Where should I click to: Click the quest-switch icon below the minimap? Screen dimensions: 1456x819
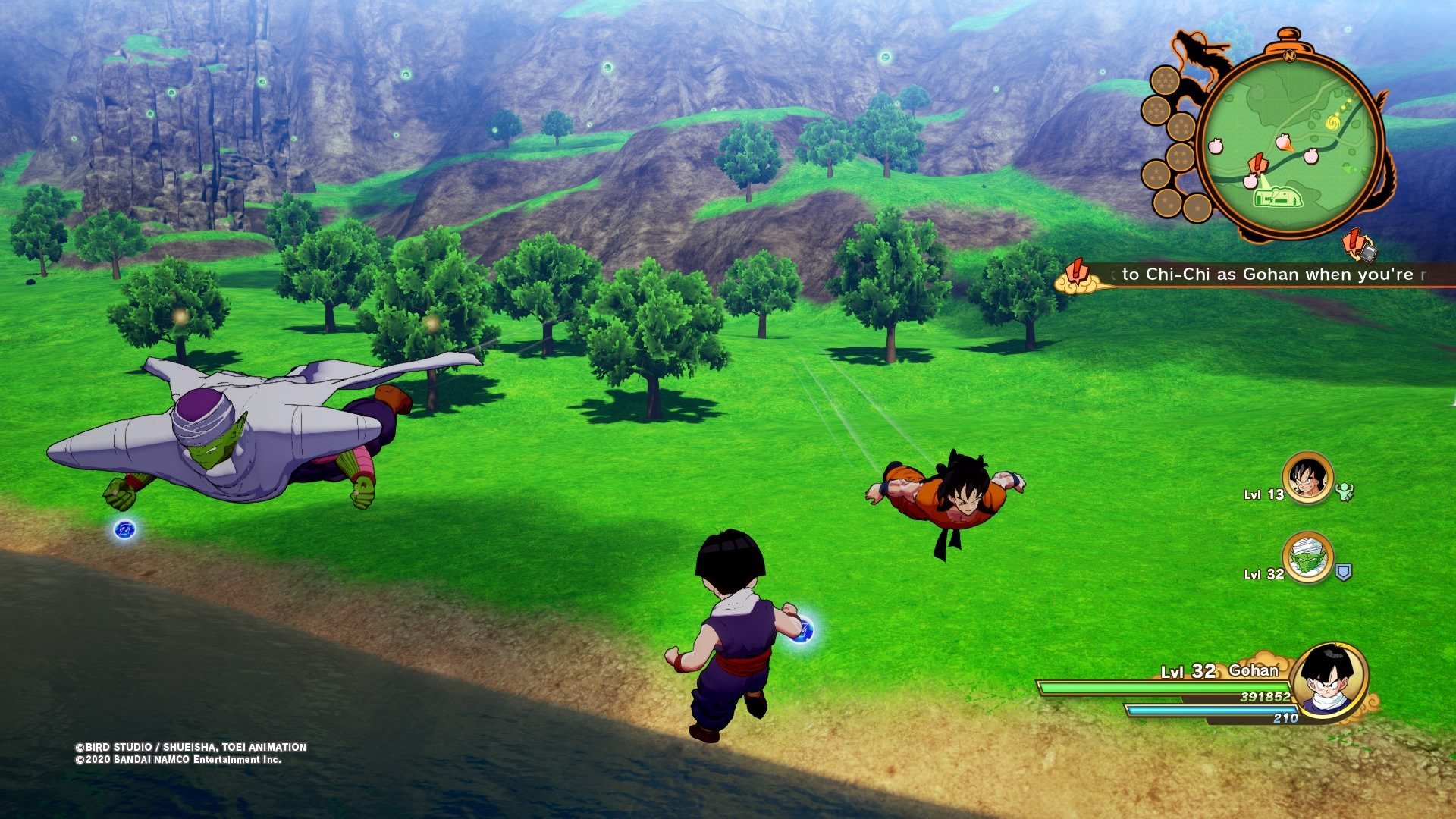tap(1358, 244)
